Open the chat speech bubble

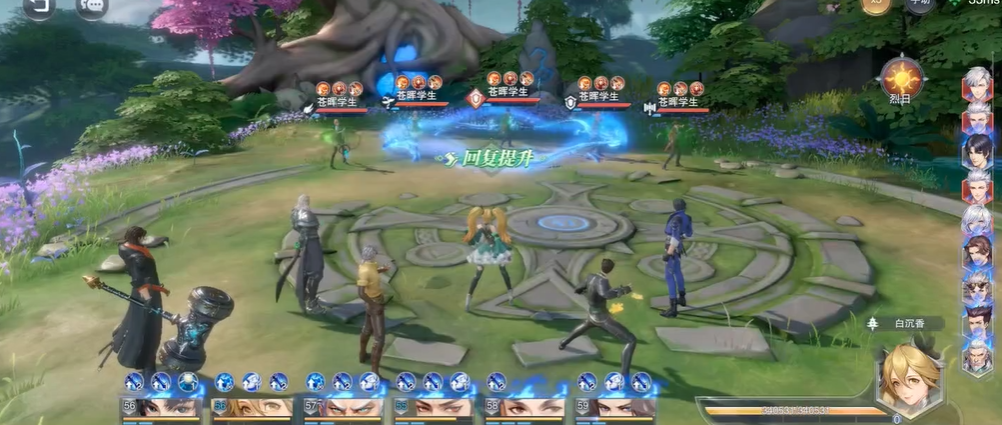point(92,5)
